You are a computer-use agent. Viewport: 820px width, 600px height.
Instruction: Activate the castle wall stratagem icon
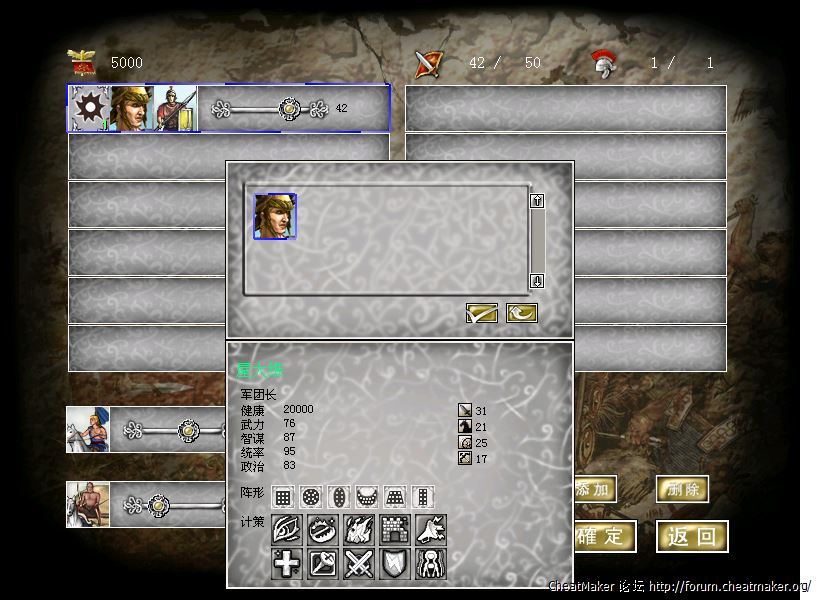click(395, 530)
